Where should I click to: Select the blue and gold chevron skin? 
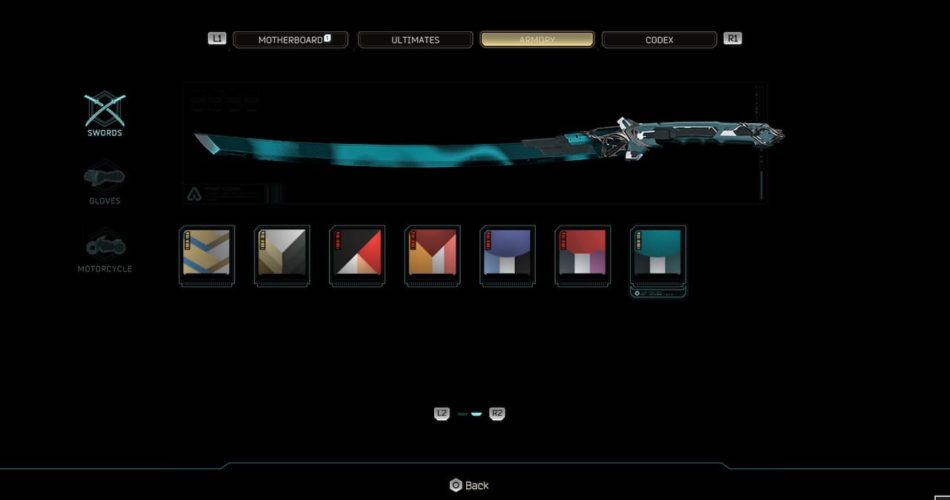point(207,255)
